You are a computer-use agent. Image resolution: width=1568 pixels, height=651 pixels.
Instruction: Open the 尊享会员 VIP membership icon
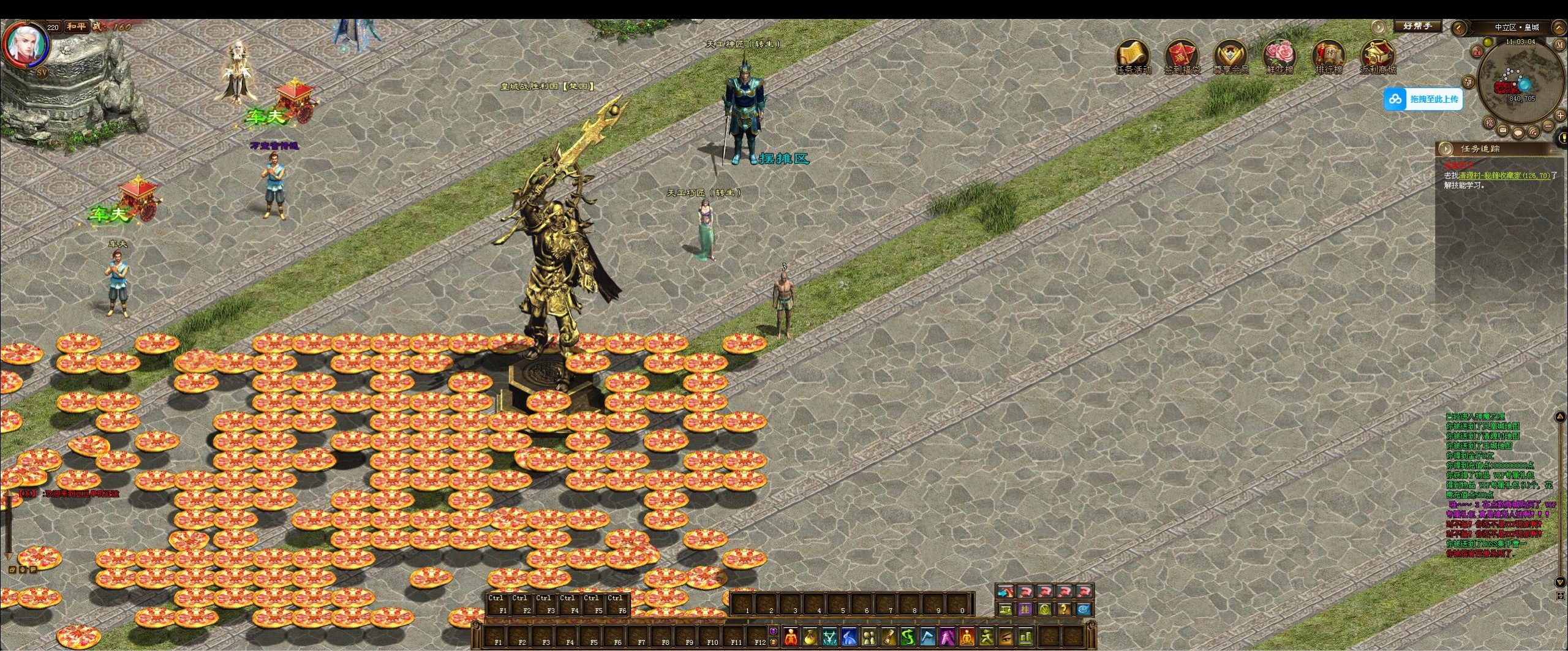tap(1231, 57)
